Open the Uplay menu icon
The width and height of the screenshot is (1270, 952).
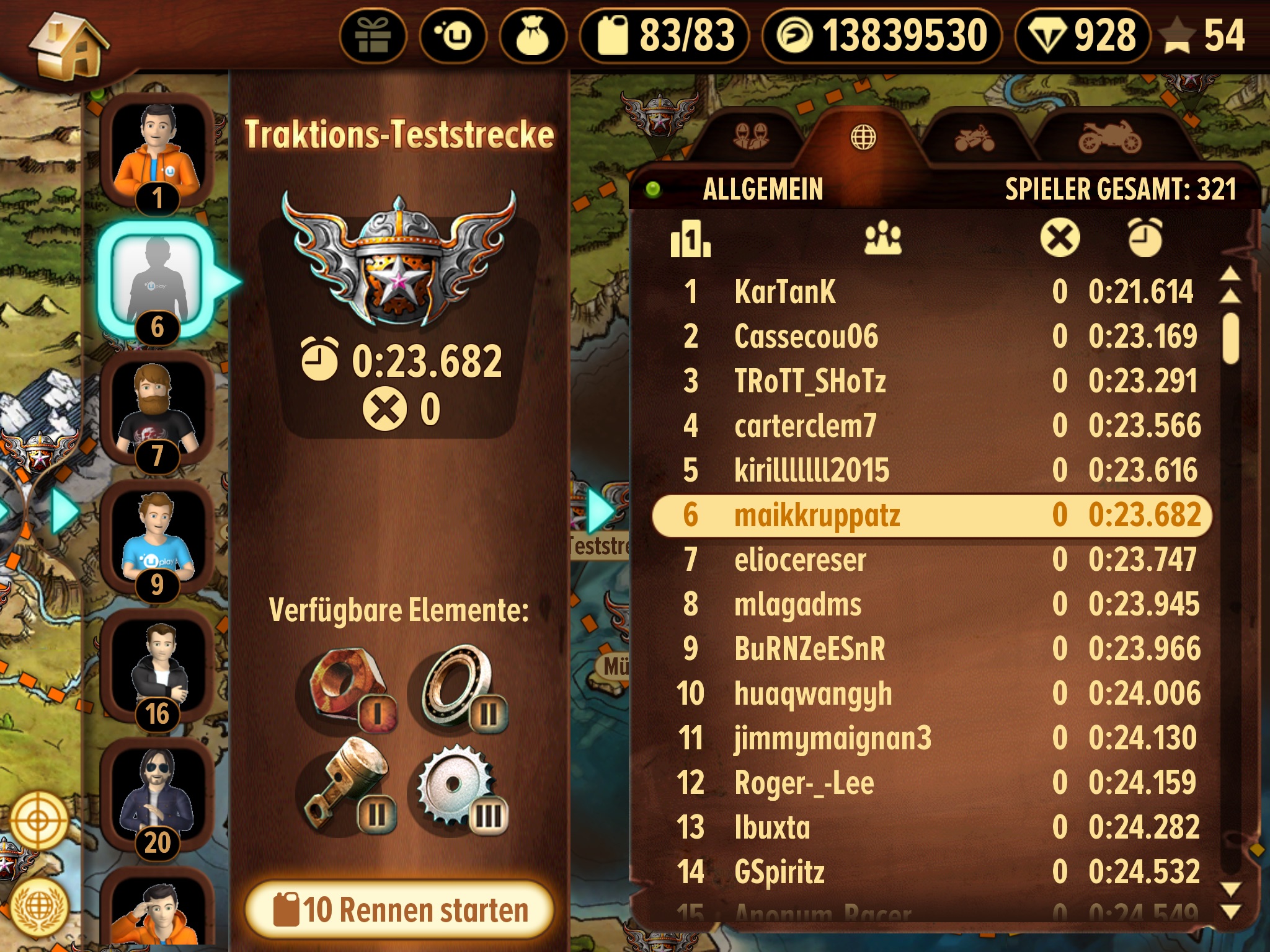click(453, 36)
